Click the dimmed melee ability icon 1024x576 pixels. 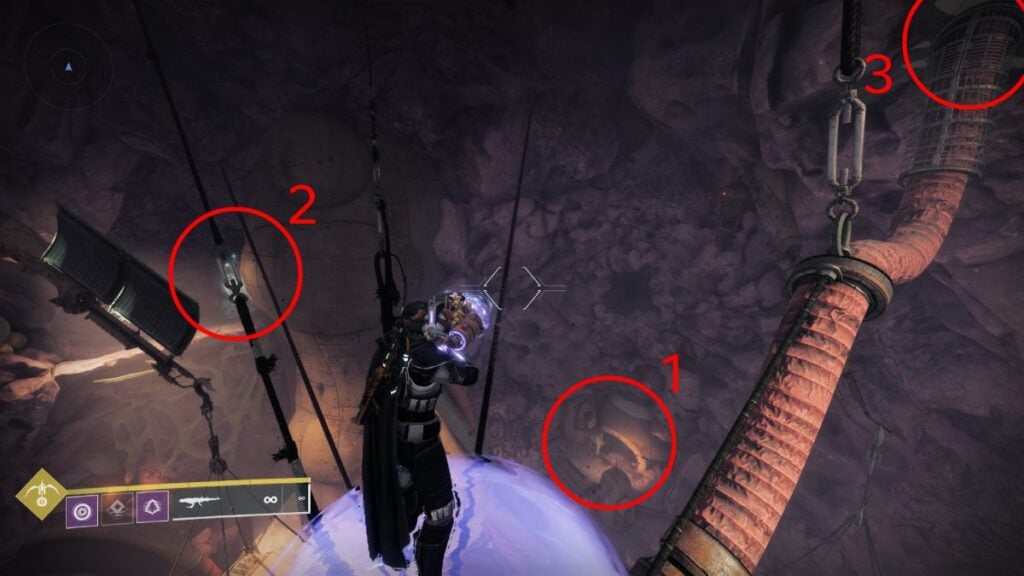pos(118,510)
